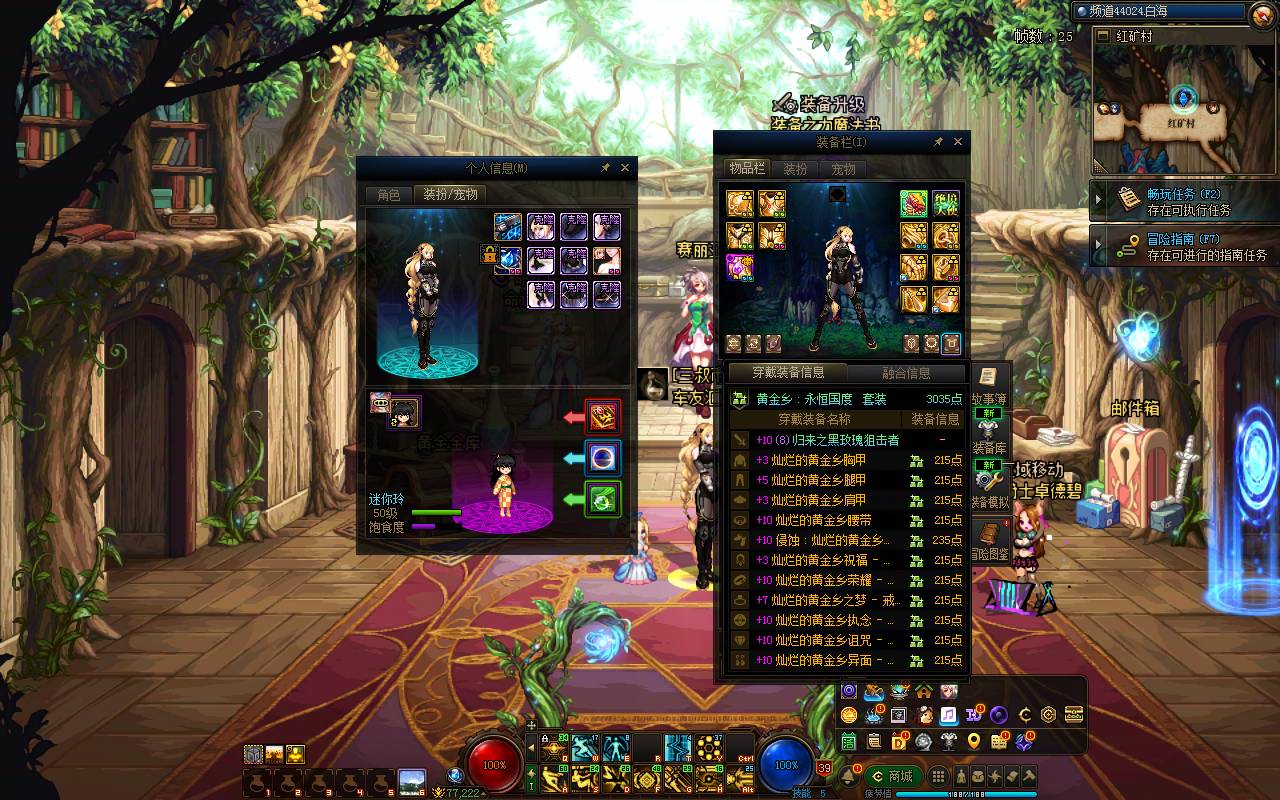The width and height of the screenshot is (1280, 800).
Task: Select the purple orb equipment slot
Action: (x=740, y=267)
